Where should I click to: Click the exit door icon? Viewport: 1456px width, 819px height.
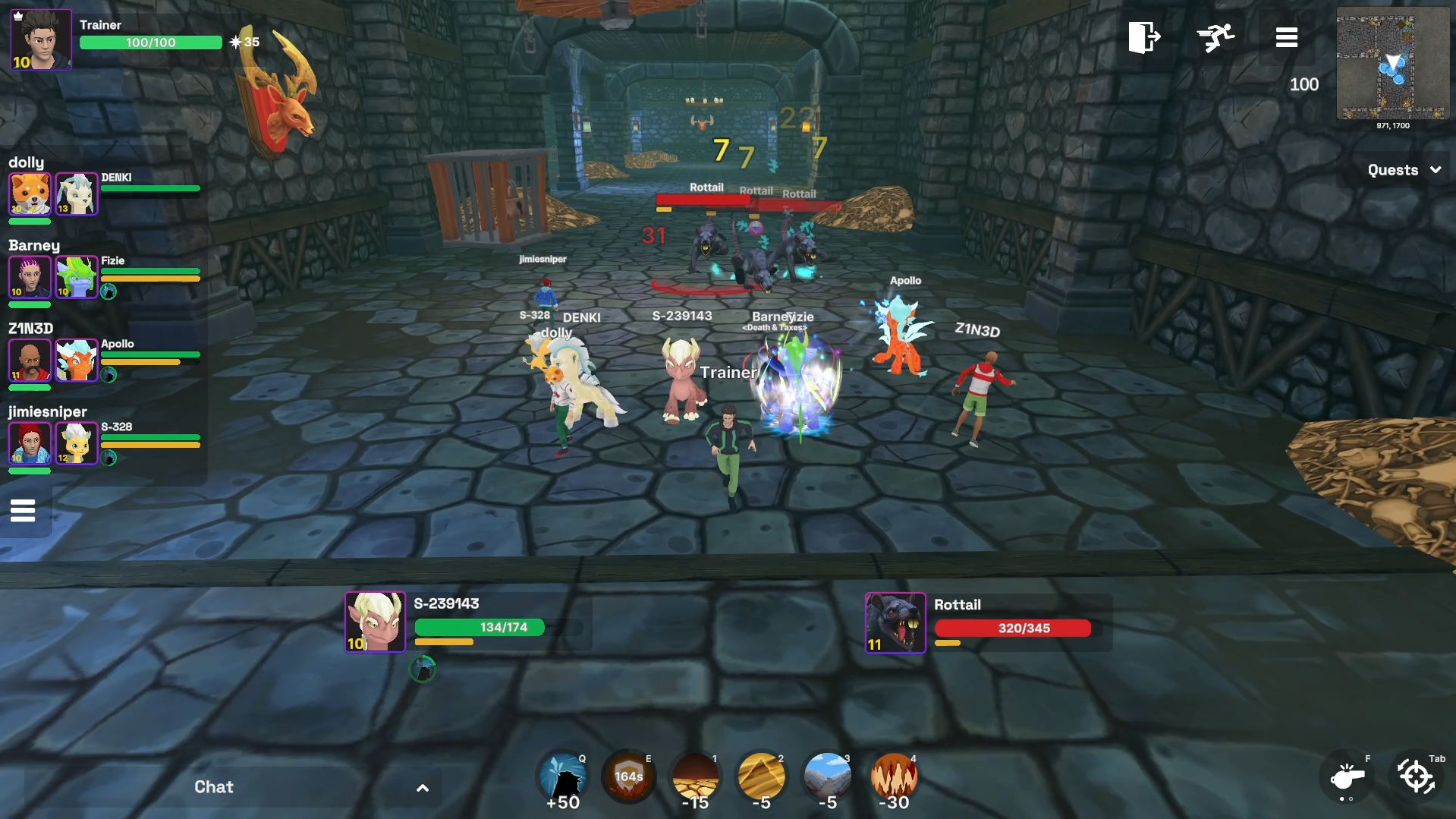(1143, 37)
